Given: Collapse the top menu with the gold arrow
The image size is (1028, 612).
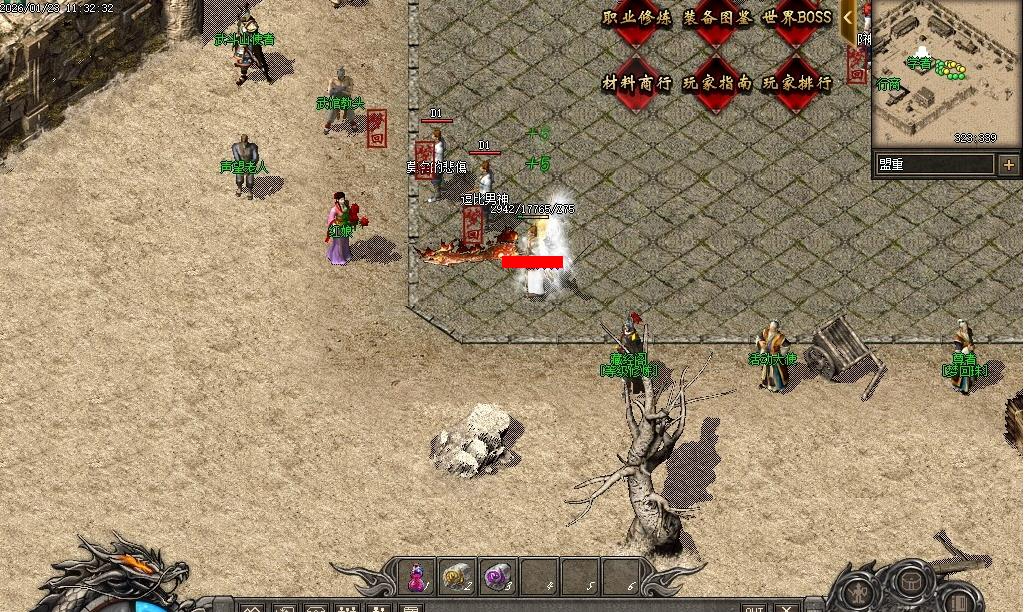Looking at the screenshot, I should click(848, 18).
